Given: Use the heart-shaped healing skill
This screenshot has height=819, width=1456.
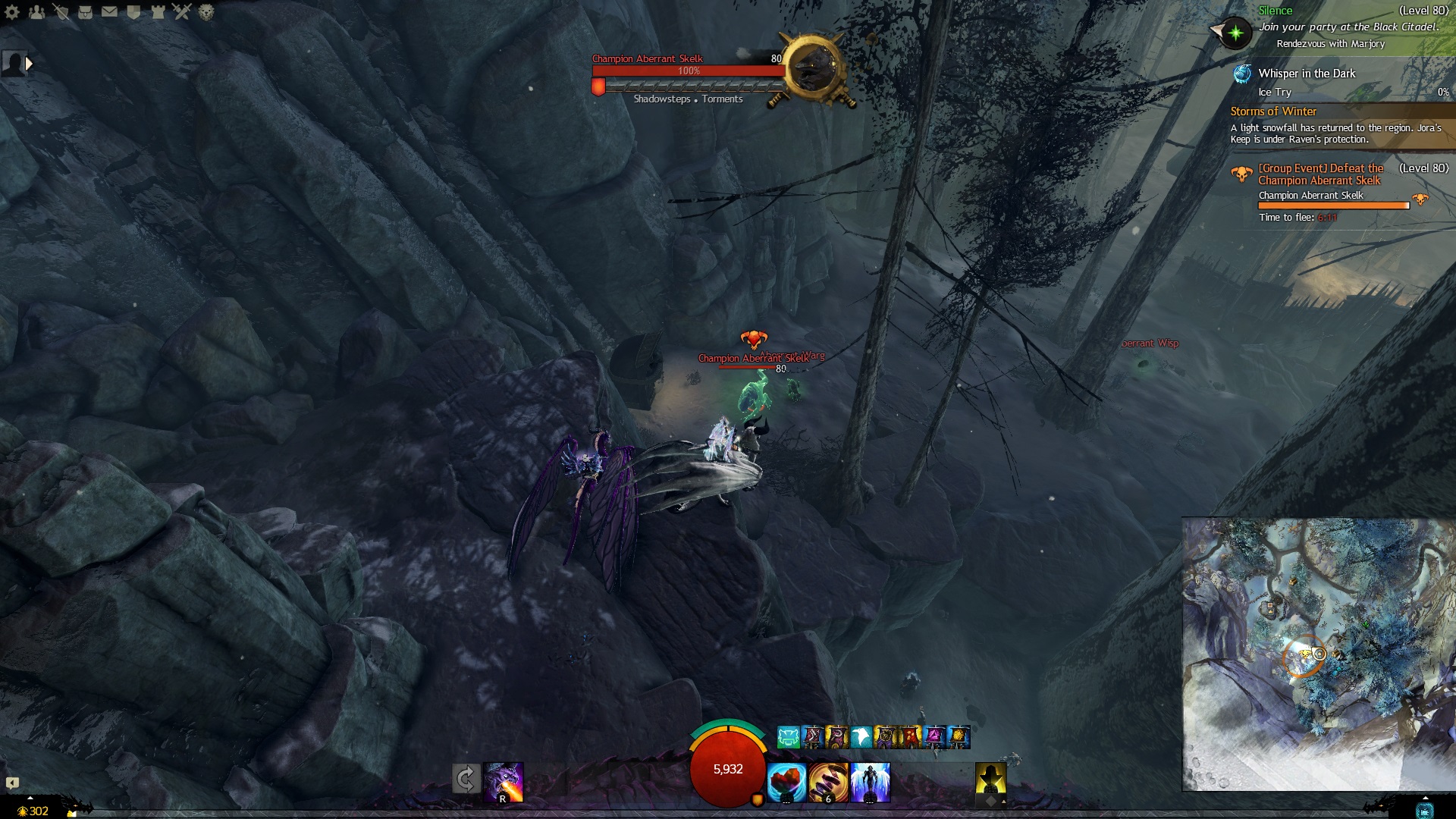Looking at the screenshot, I should pyautogui.click(x=786, y=782).
